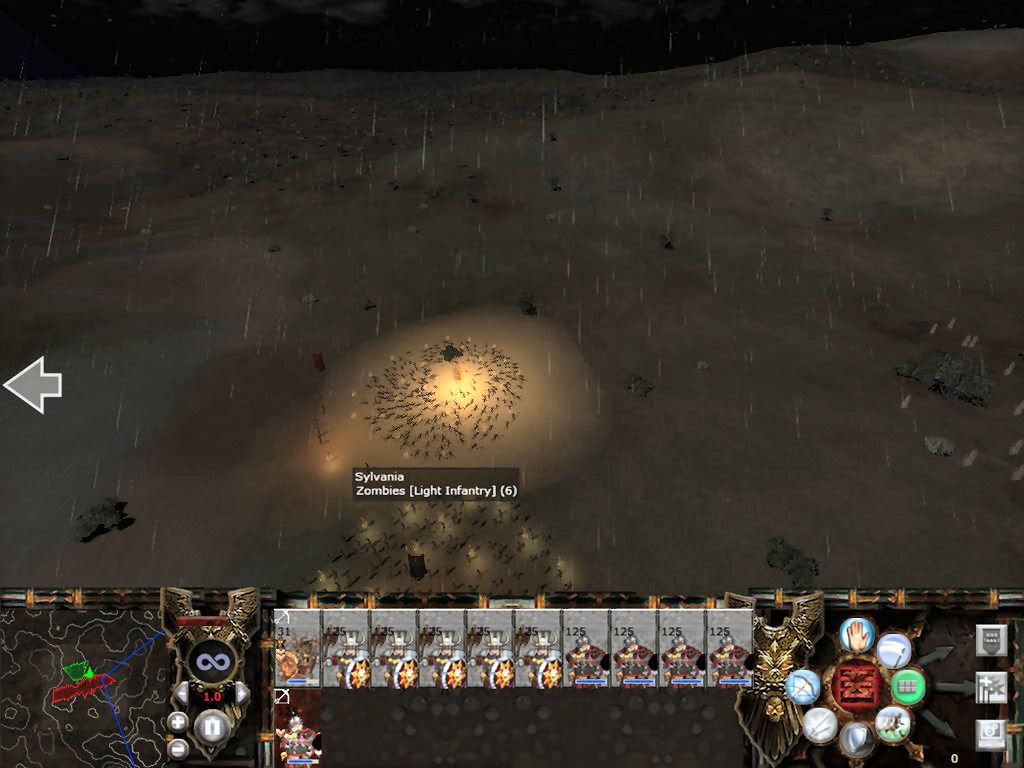The width and height of the screenshot is (1024, 768).
Task: Toggle fire at will bow icon
Action: tap(803, 686)
